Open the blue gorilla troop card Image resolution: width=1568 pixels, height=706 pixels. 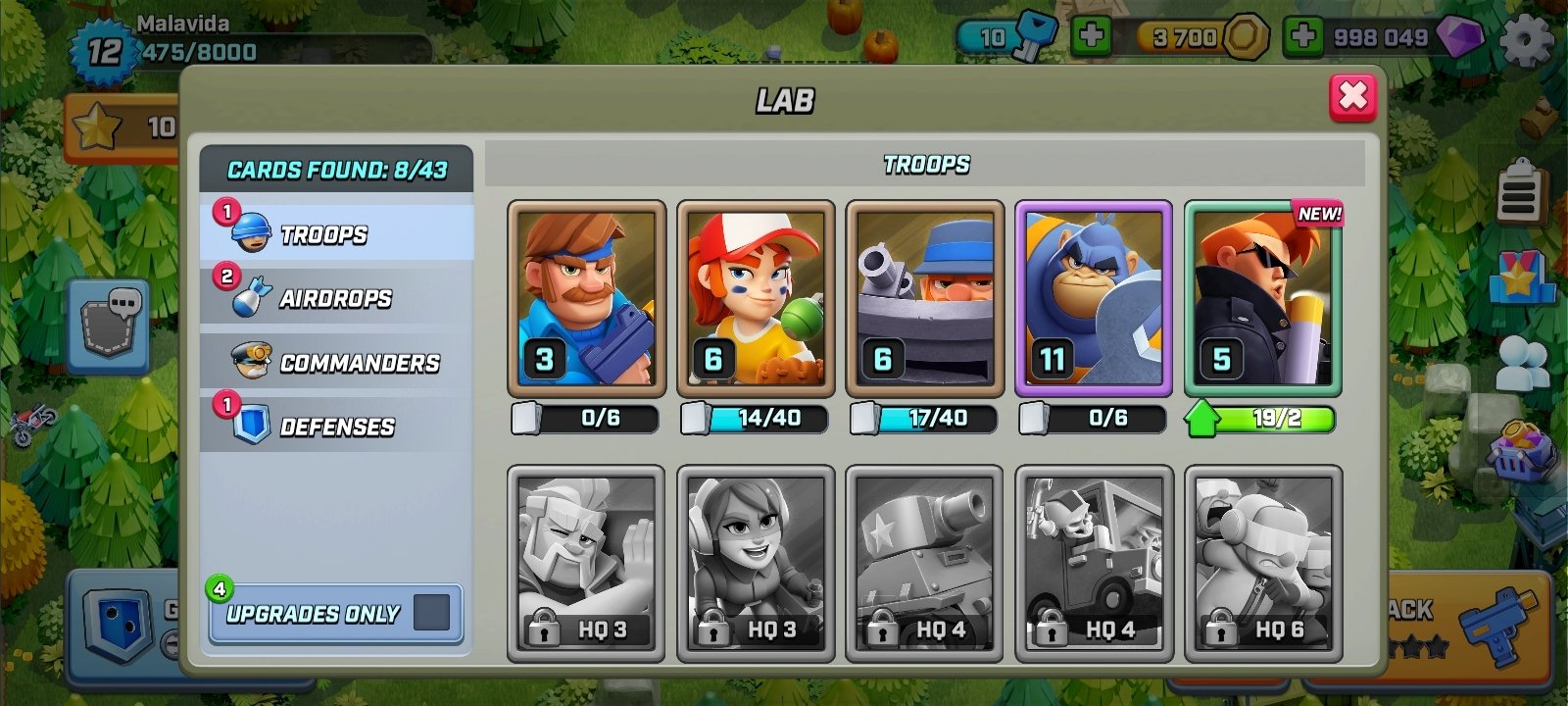pos(1094,299)
